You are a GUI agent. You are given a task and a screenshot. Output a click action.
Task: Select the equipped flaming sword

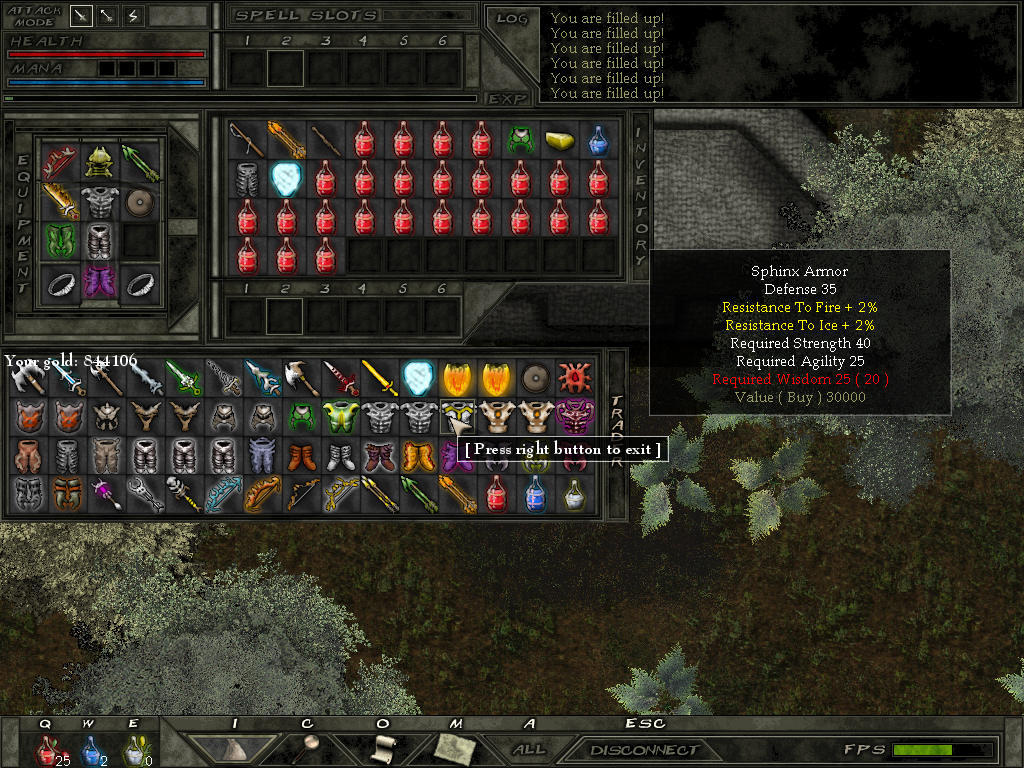point(60,201)
